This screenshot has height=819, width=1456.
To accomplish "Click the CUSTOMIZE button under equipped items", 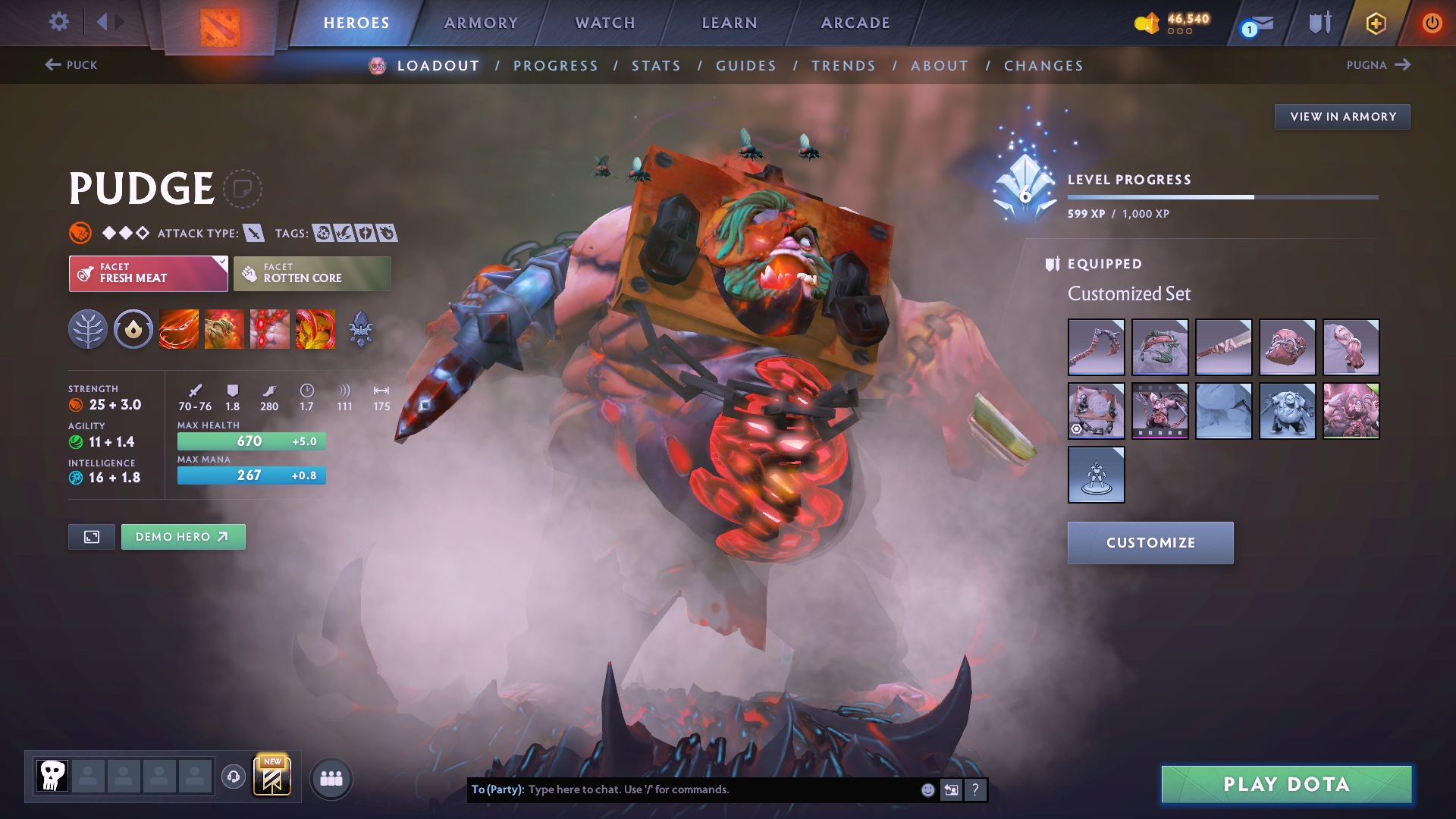I will 1150,542.
